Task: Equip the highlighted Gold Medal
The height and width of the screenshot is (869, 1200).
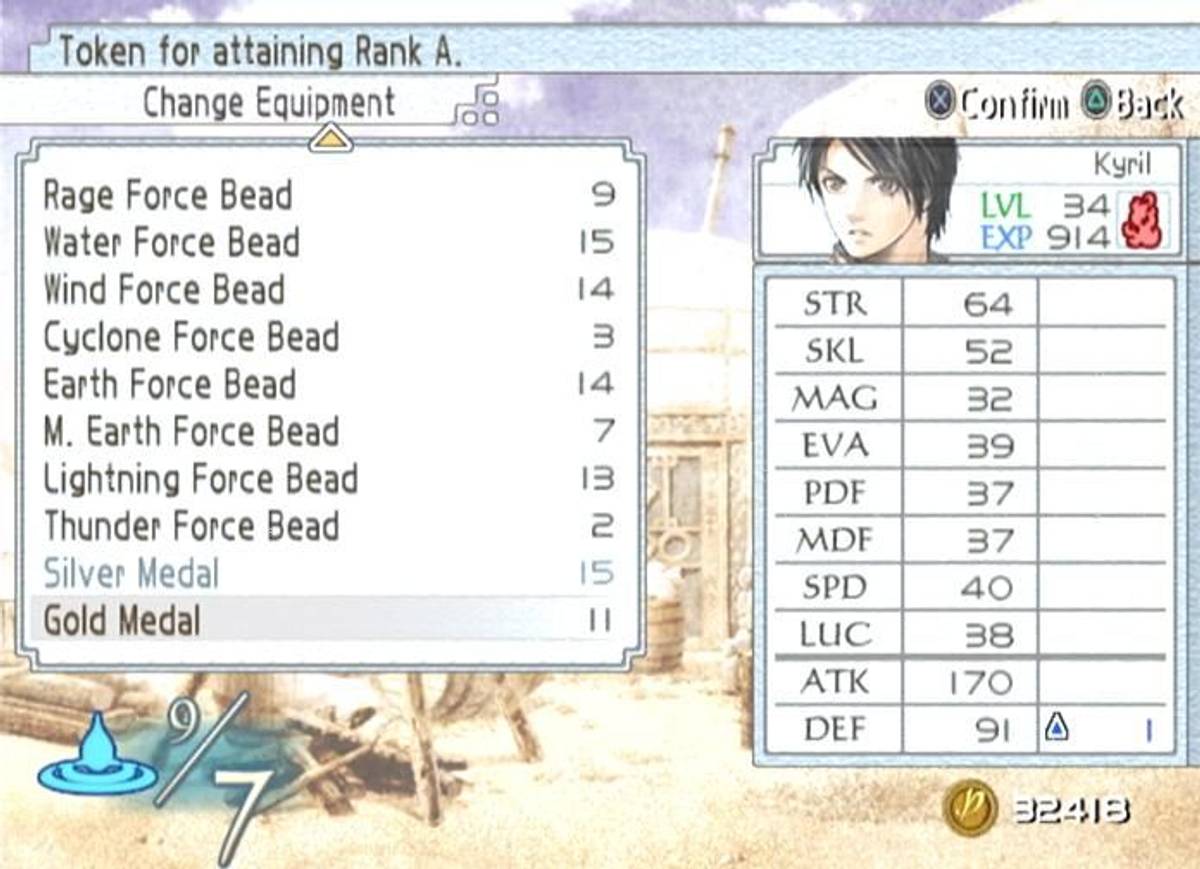Action: coord(122,621)
